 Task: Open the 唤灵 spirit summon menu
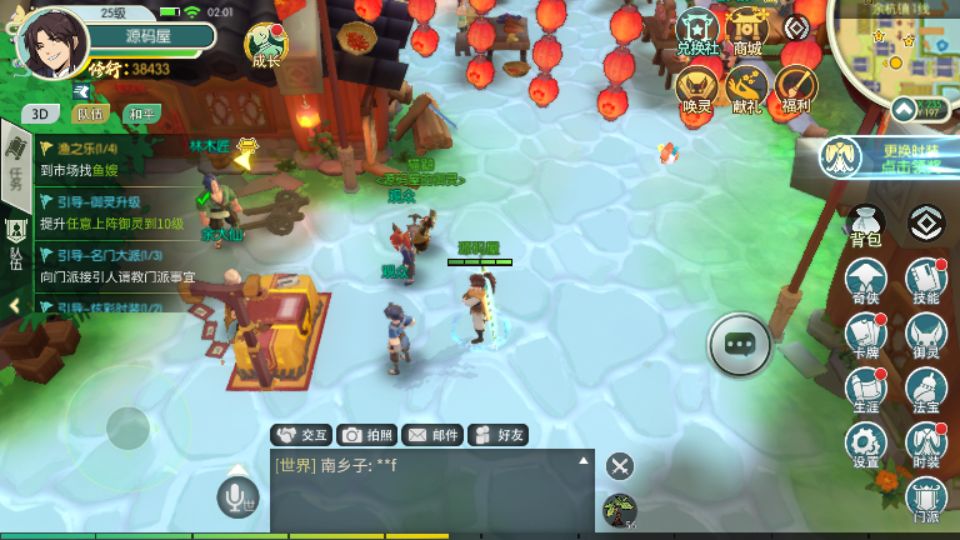(x=699, y=88)
